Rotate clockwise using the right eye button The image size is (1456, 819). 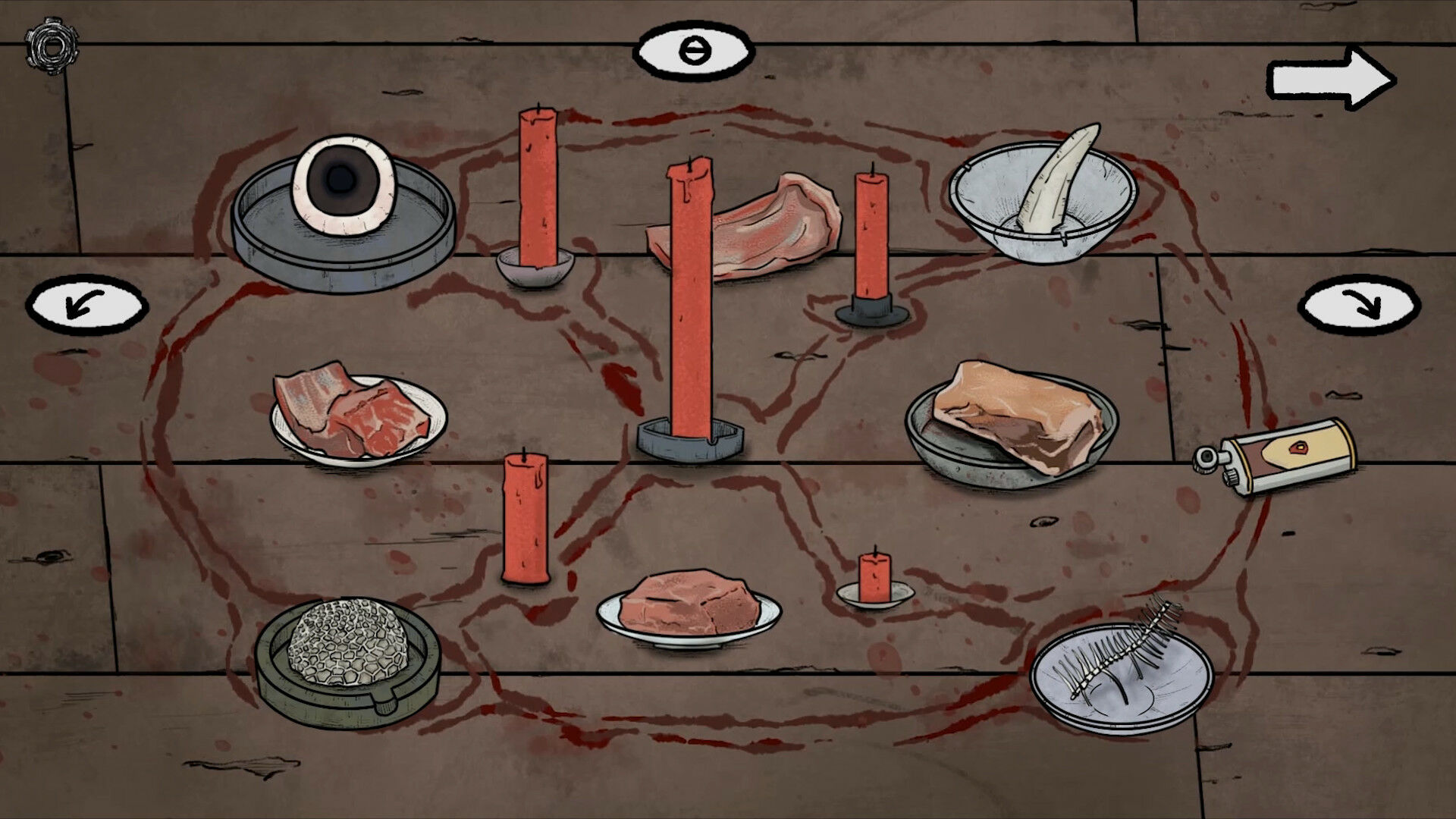tap(1359, 306)
